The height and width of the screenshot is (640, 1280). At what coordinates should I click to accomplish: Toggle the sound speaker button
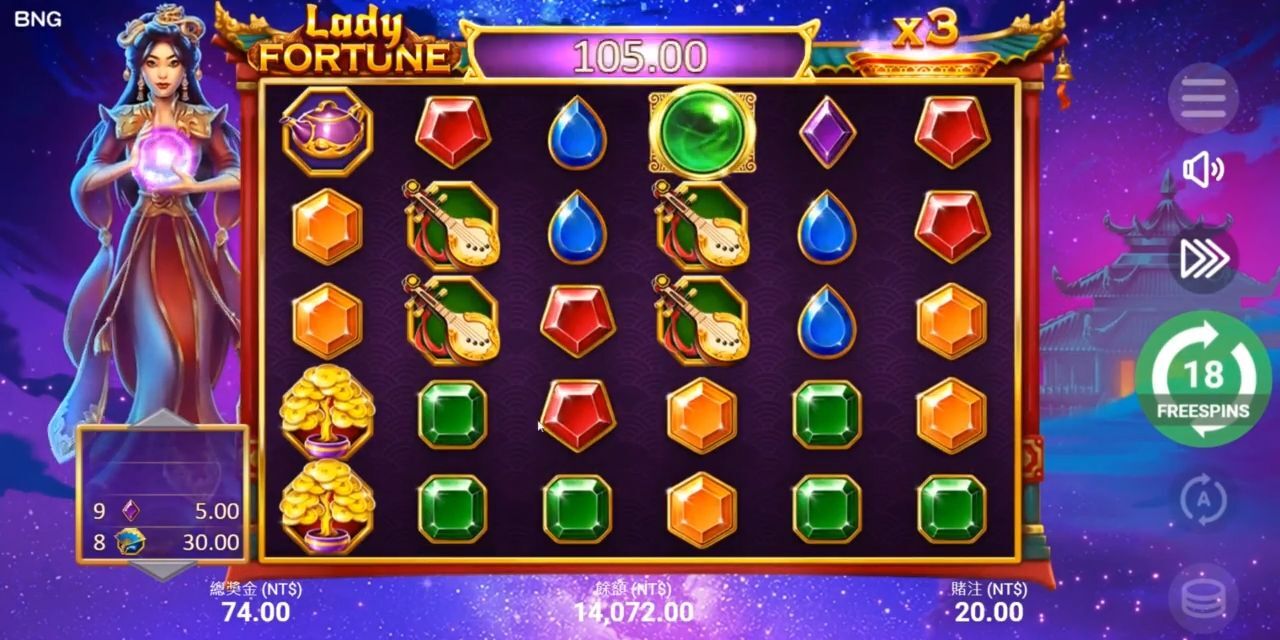[1203, 170]
